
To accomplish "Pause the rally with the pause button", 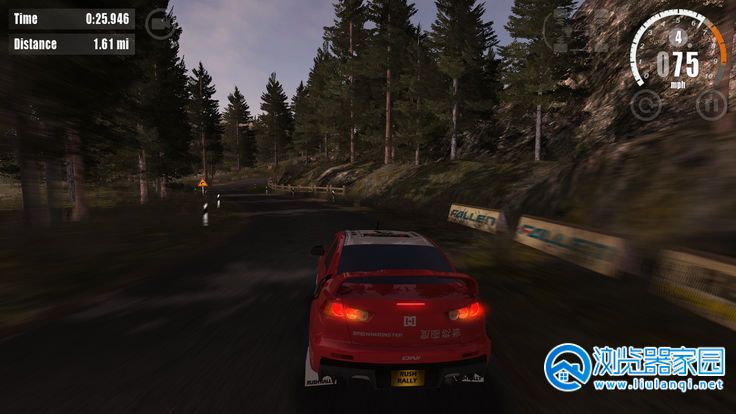I will (x=710, y=104).
